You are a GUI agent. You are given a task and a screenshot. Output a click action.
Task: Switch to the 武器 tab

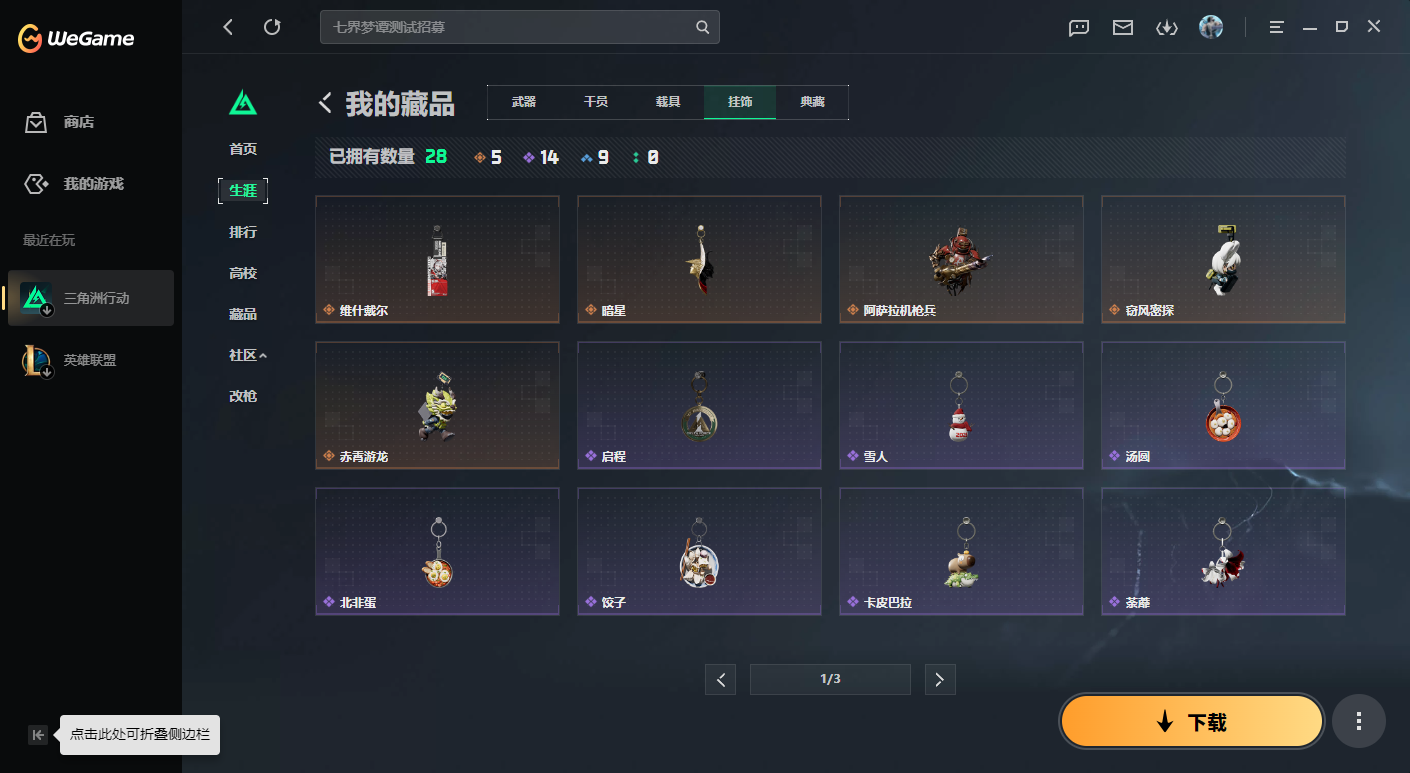(523, 101)
